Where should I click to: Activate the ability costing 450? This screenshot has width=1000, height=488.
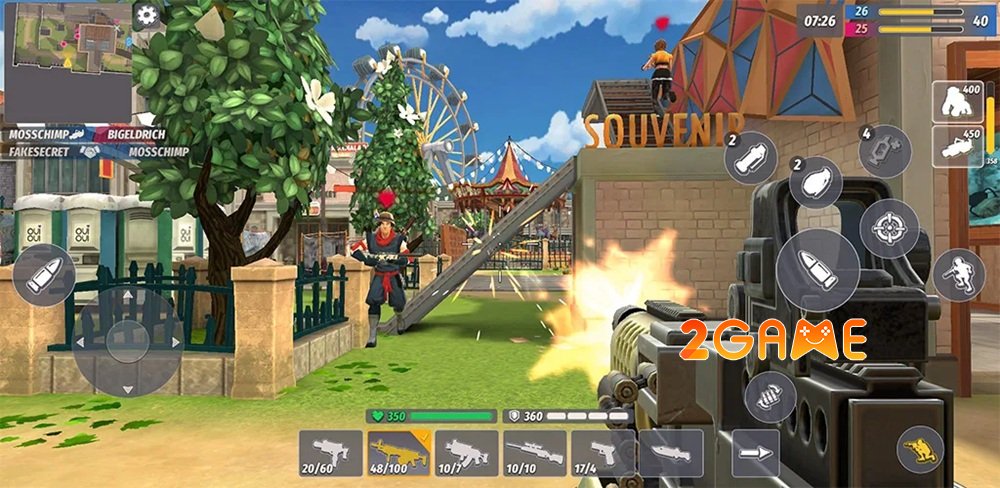click(957, 146)
